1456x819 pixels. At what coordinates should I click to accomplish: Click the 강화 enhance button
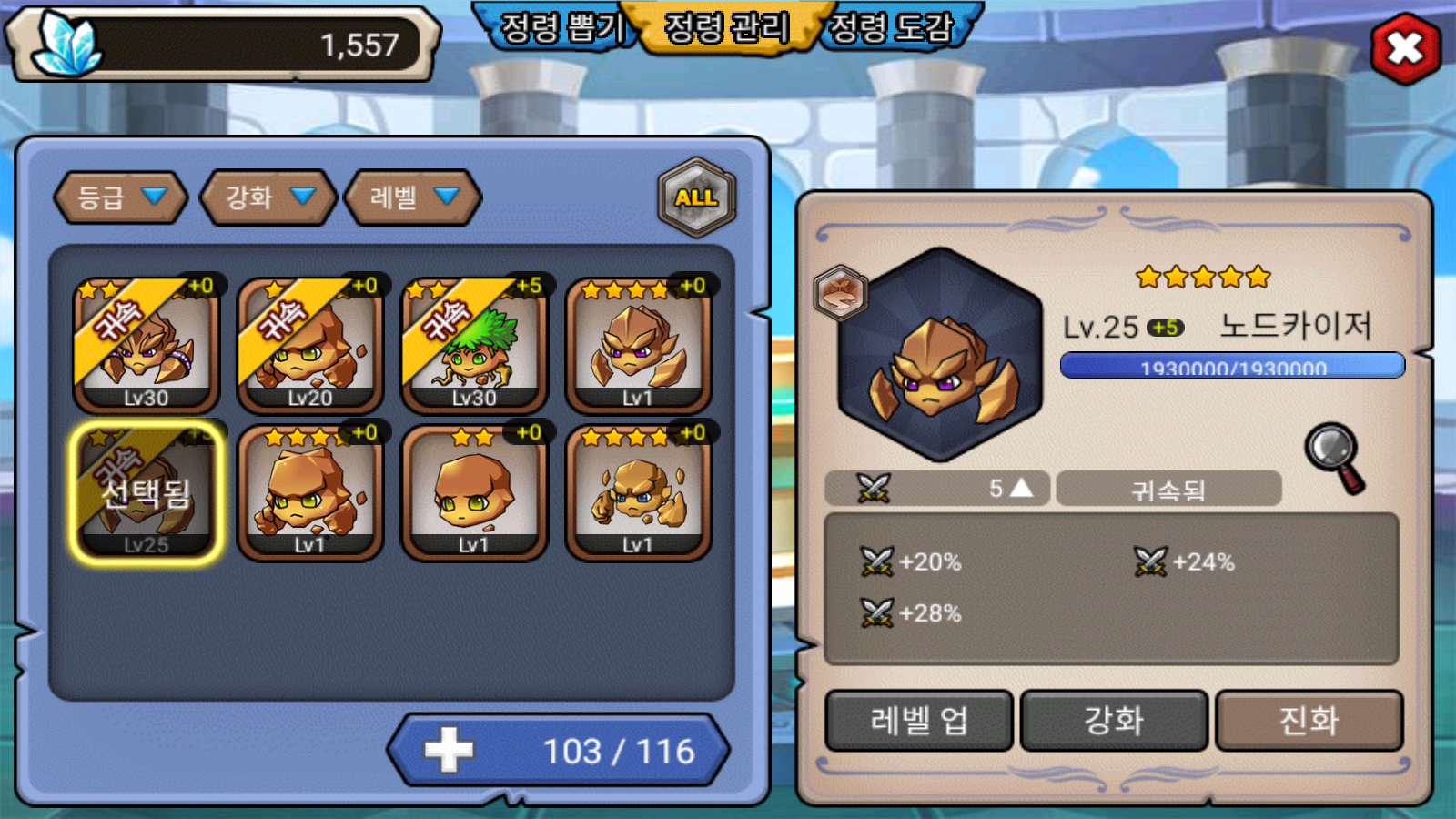click(1114, 721)
